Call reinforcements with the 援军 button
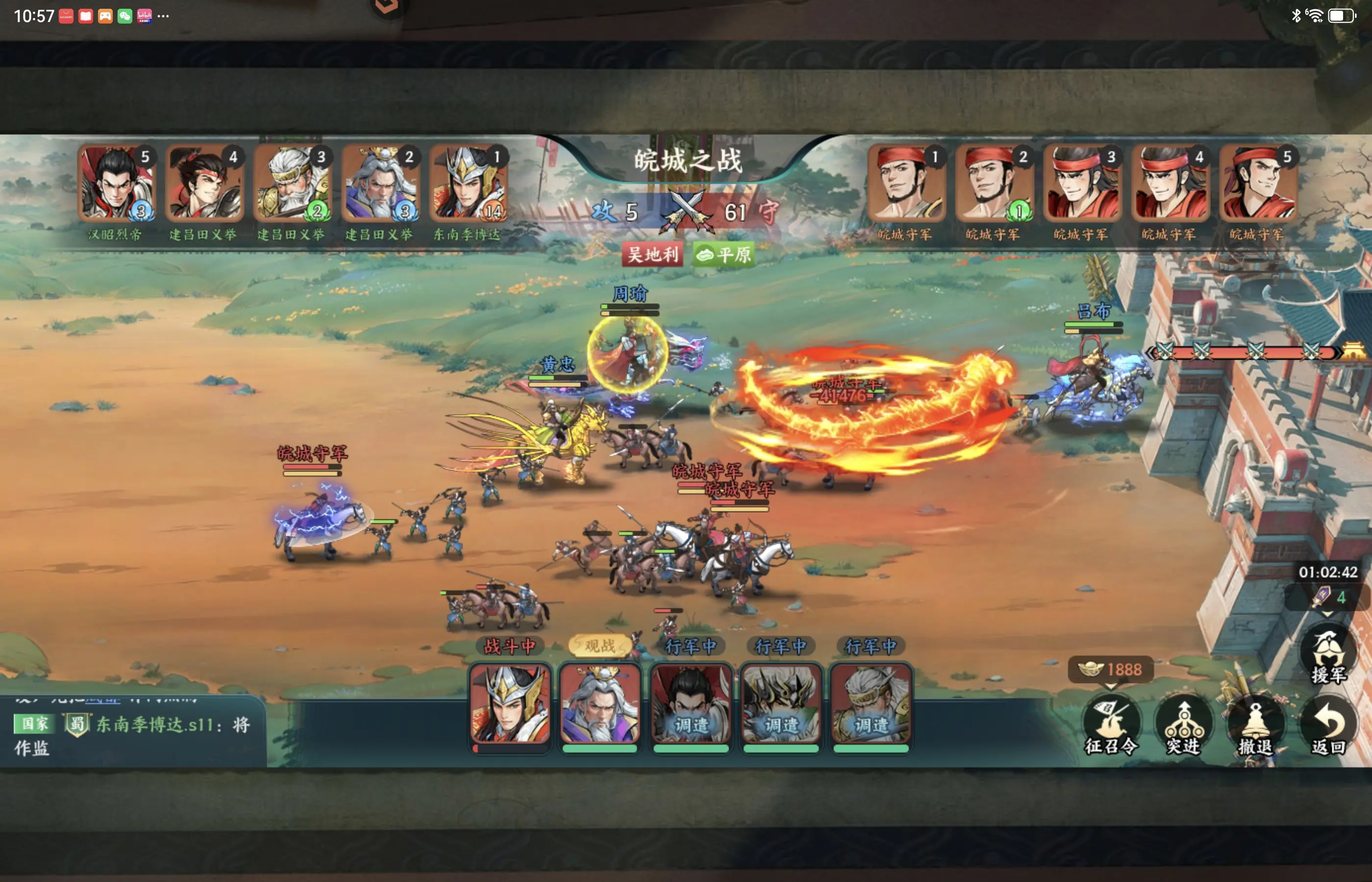1372x882 pixels. tap(1328, 656)
